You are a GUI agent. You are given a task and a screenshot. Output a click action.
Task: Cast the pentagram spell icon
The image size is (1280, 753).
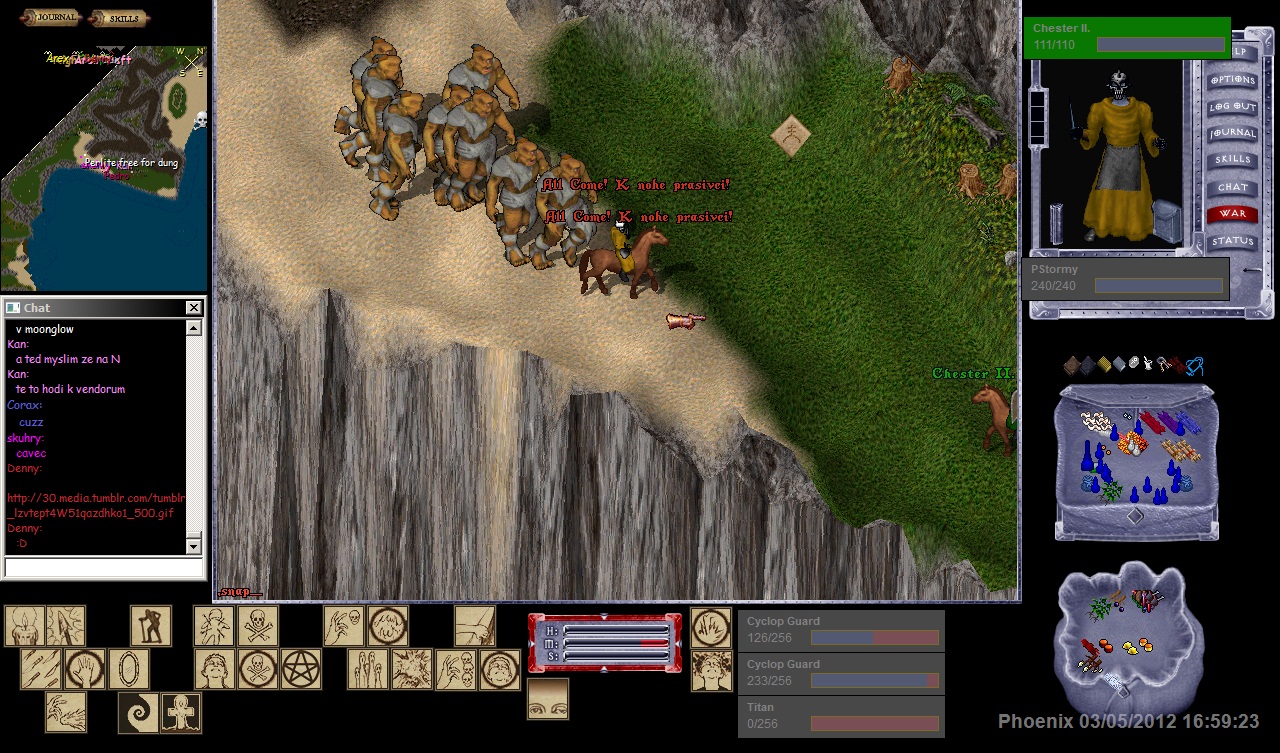pyautogui.click(x=300, y=669)
